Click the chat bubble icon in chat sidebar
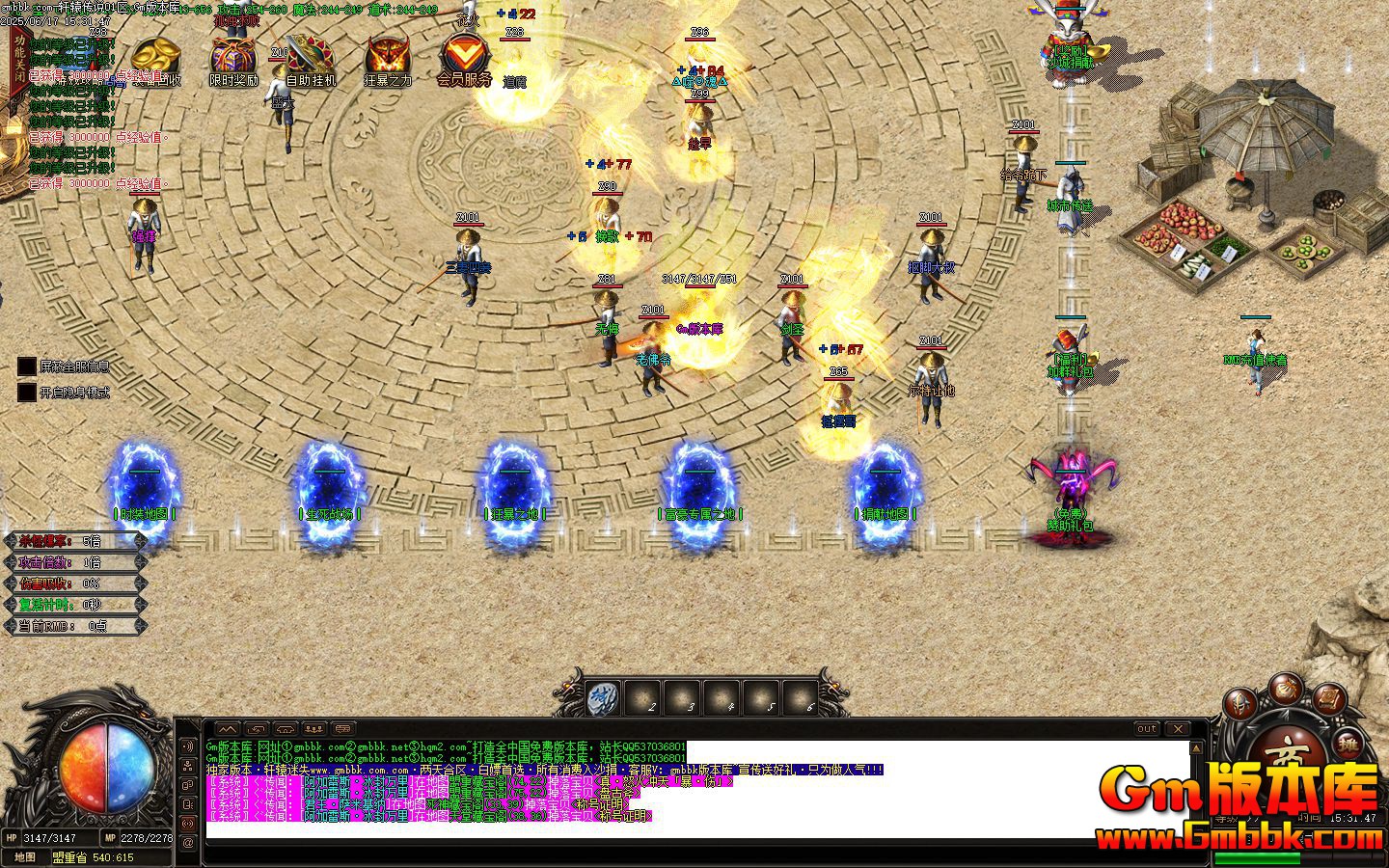The height and width of the screenshot is (868, 1389). [x=188, y=784]
